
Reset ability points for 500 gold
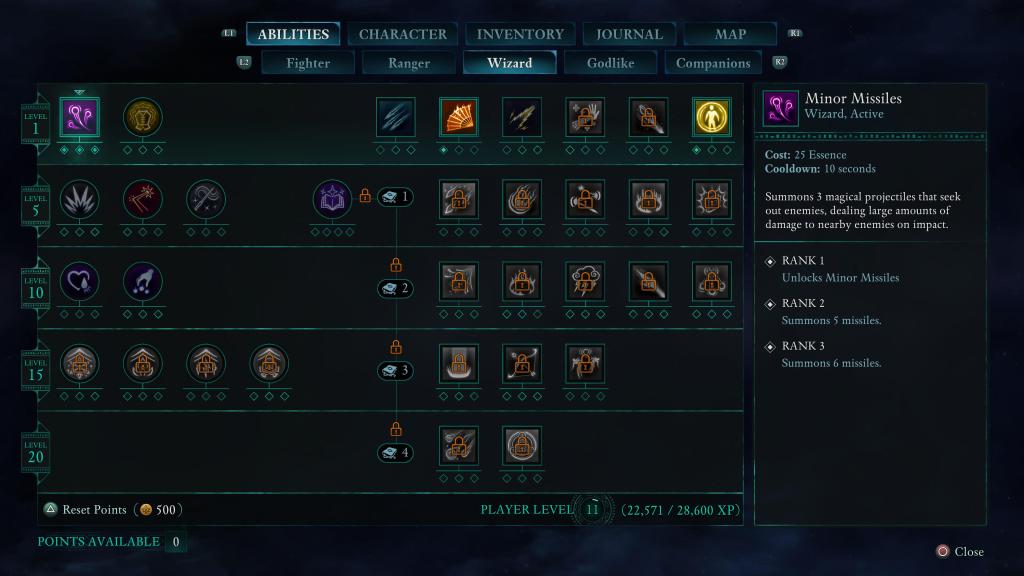click(112, 510)
